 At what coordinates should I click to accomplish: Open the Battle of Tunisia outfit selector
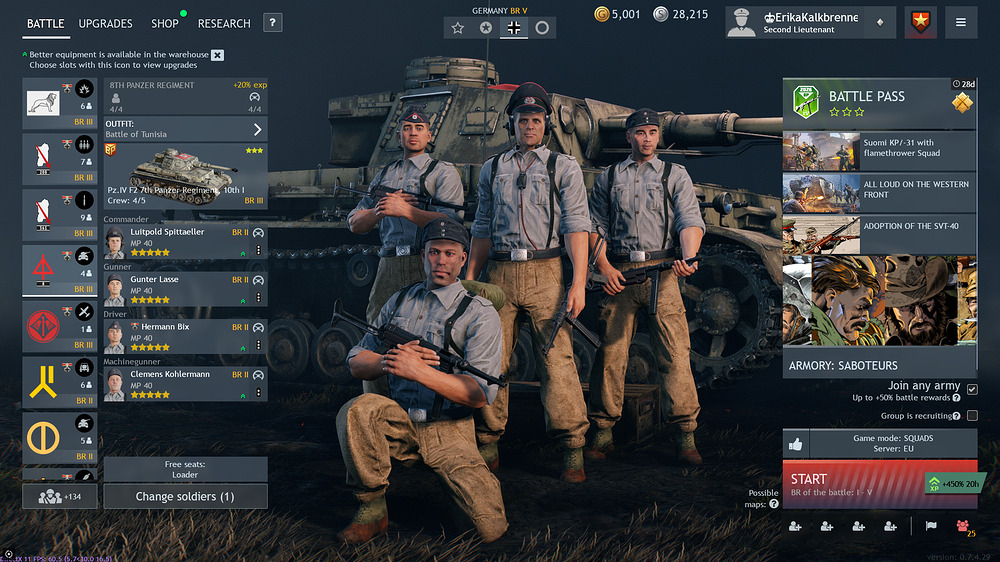click(185, 129)
